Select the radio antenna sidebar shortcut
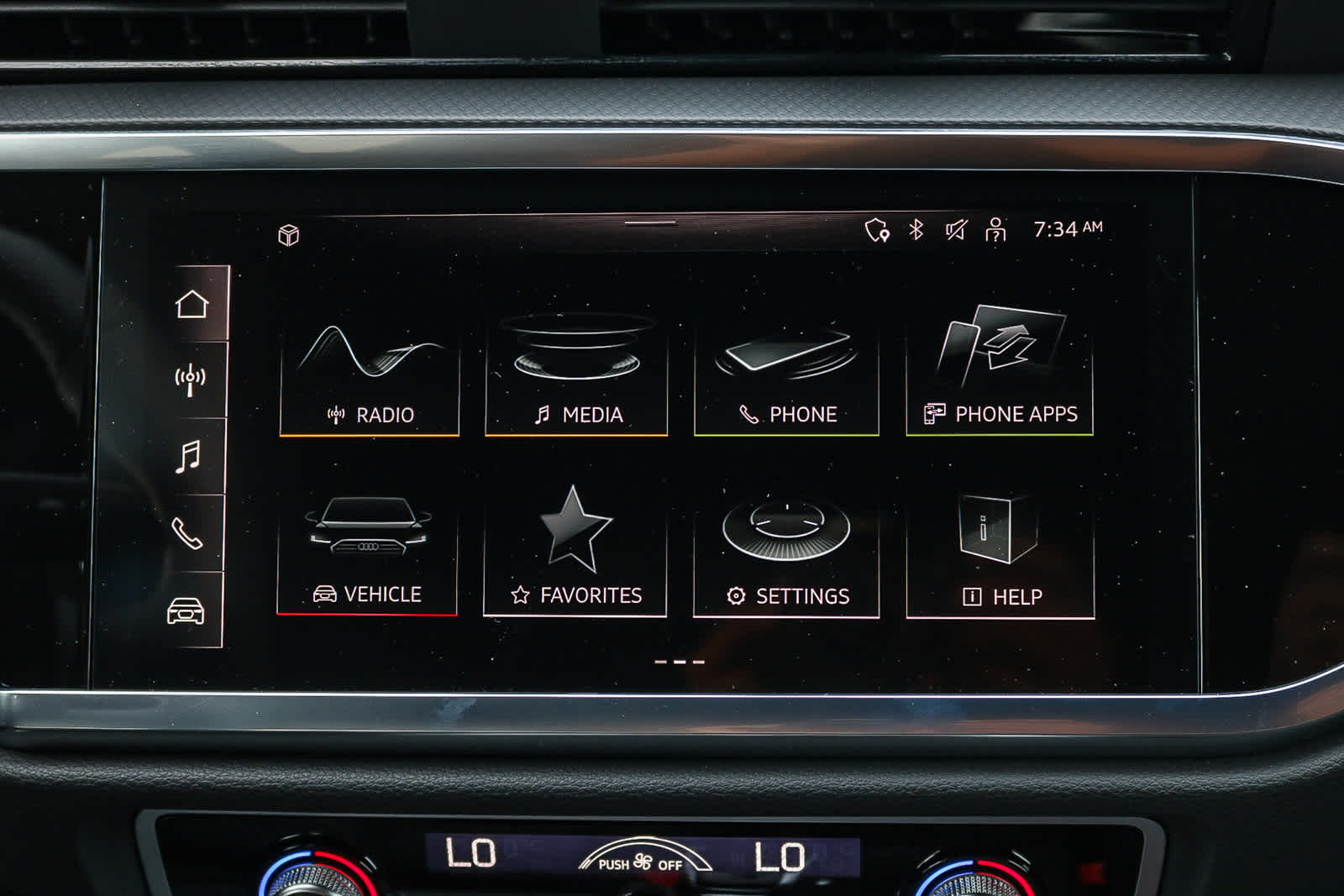 coord(190,380)
